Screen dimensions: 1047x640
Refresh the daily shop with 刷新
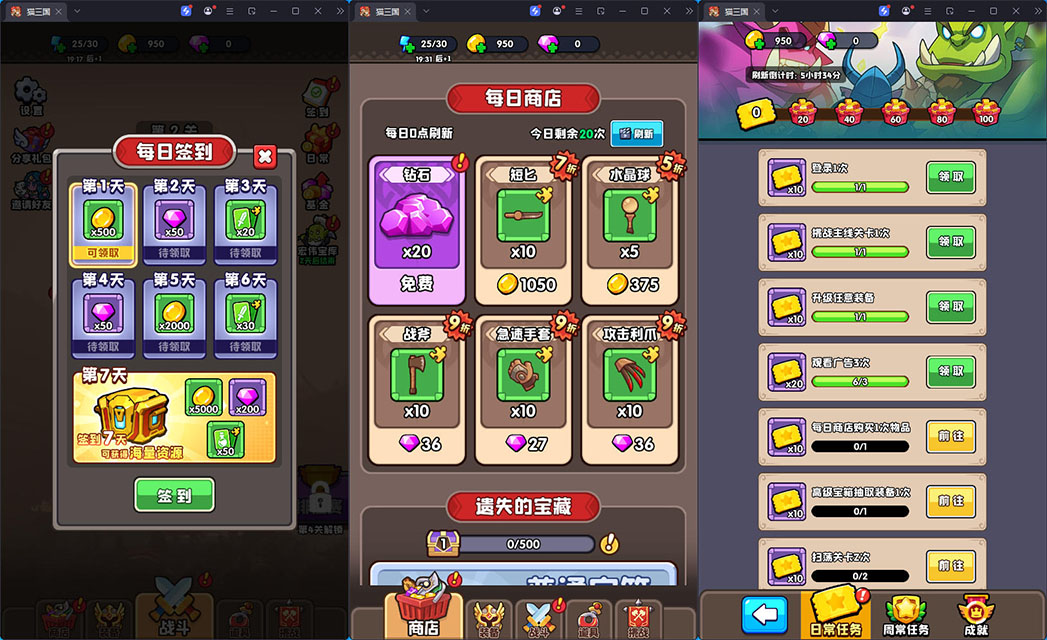pos(636,133)
